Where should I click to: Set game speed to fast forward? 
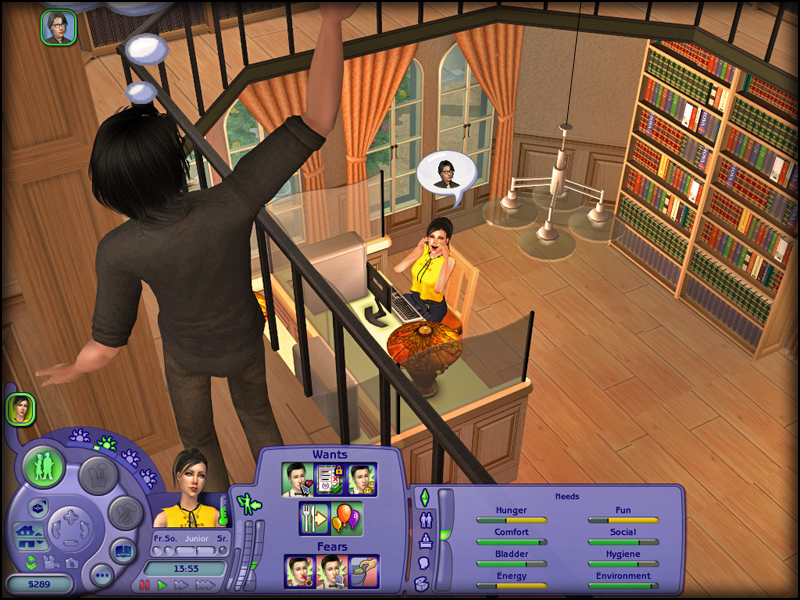(x=182, y=585)
